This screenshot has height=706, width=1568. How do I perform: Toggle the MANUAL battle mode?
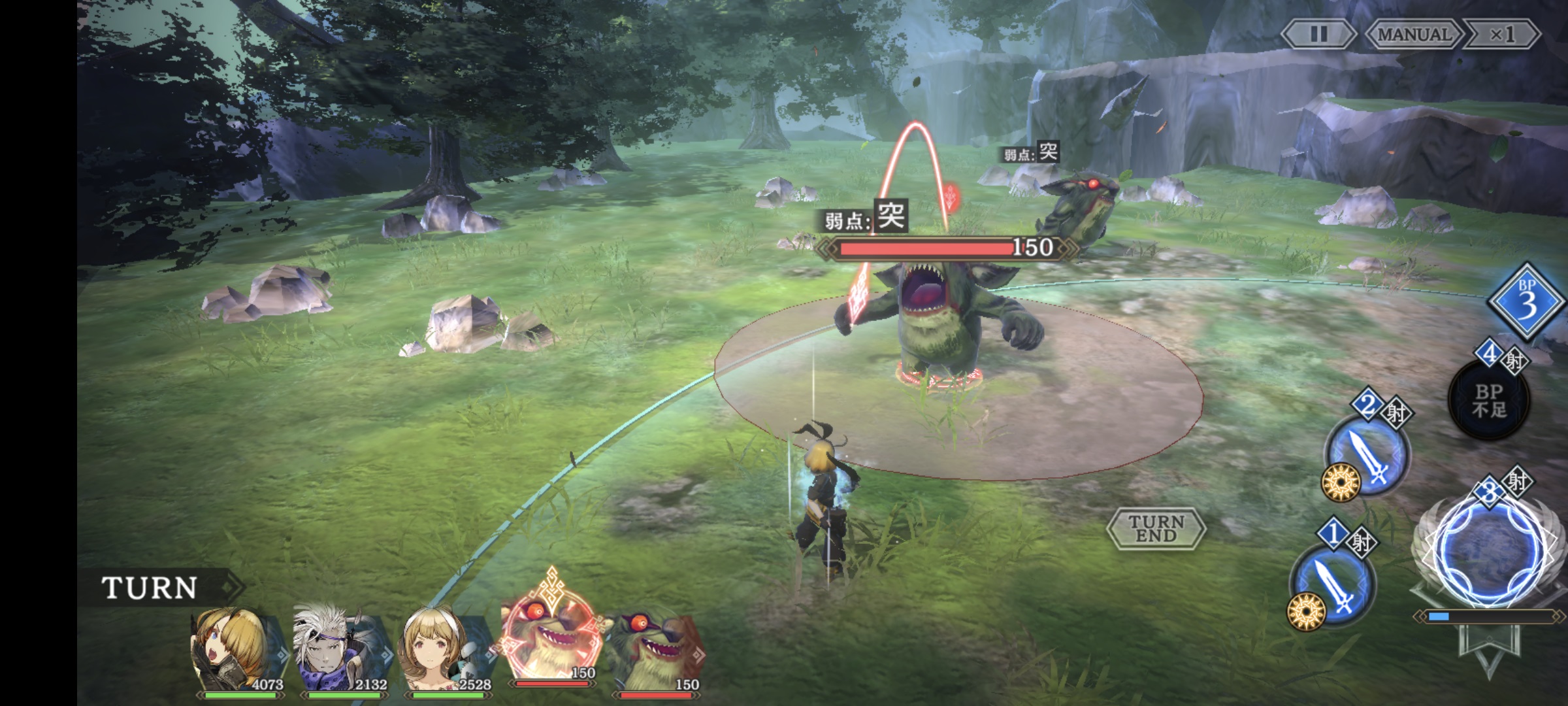(x=1414, y=34)
